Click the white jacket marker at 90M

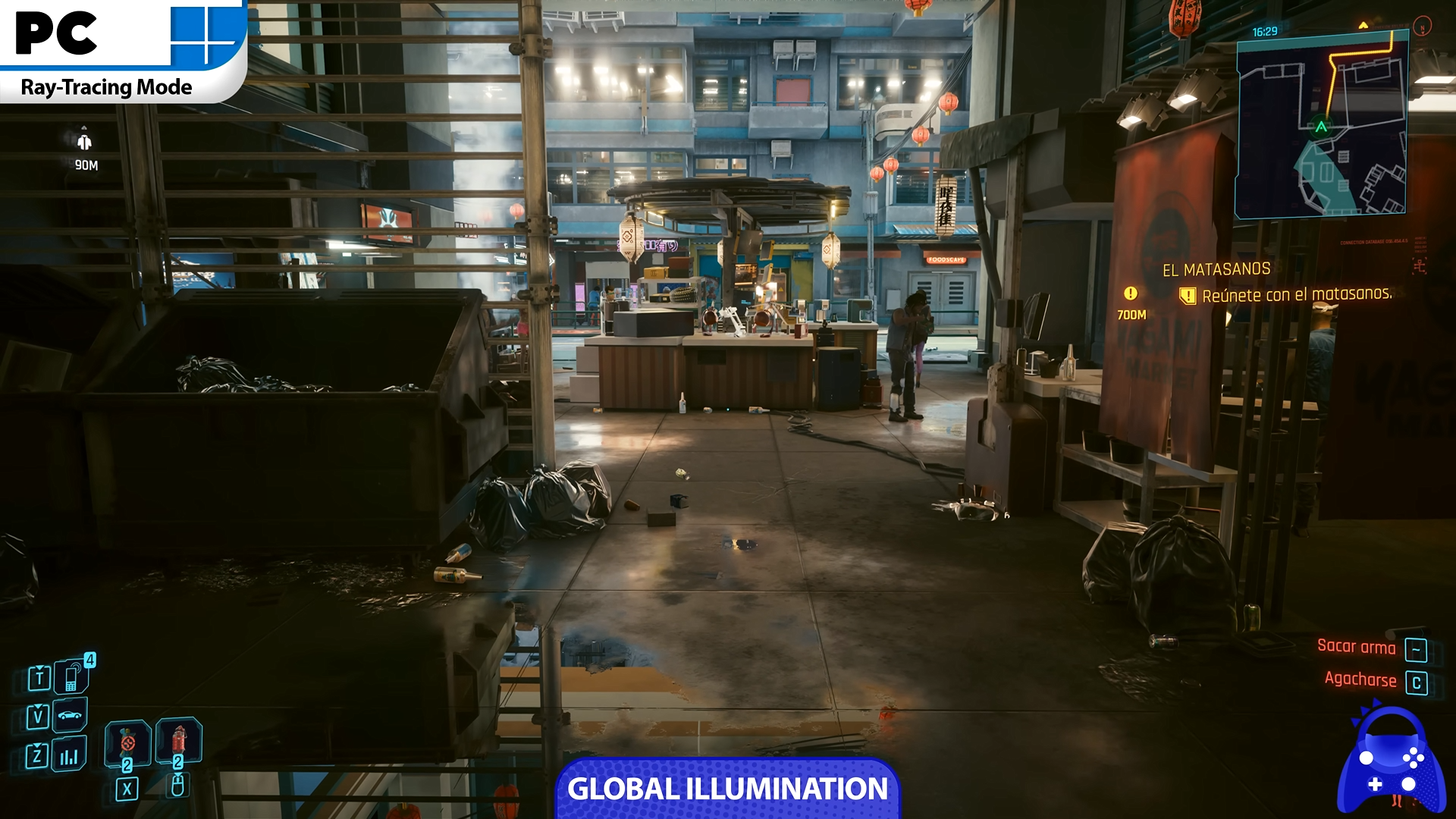pyautogui.click(x=84, y=142)
